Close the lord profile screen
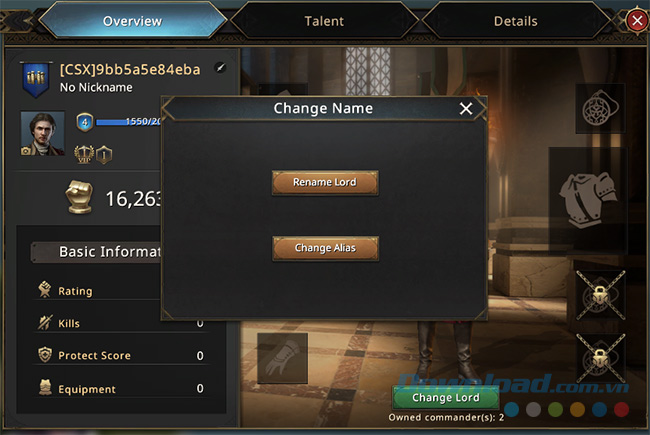The width and height of the screenshot is (650, 435). [636, 20]
